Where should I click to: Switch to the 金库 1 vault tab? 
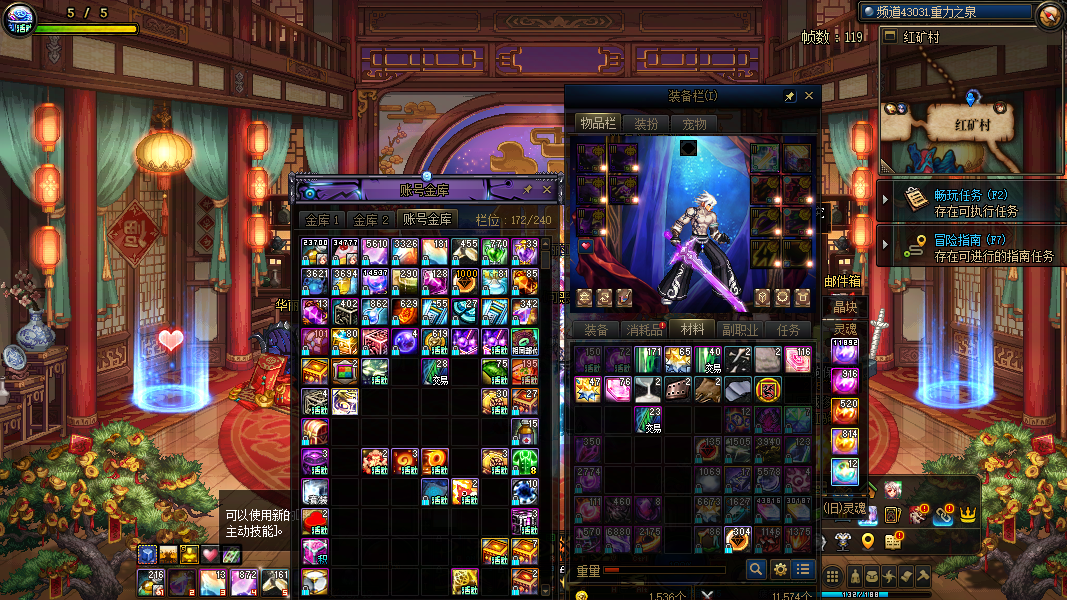322,220
